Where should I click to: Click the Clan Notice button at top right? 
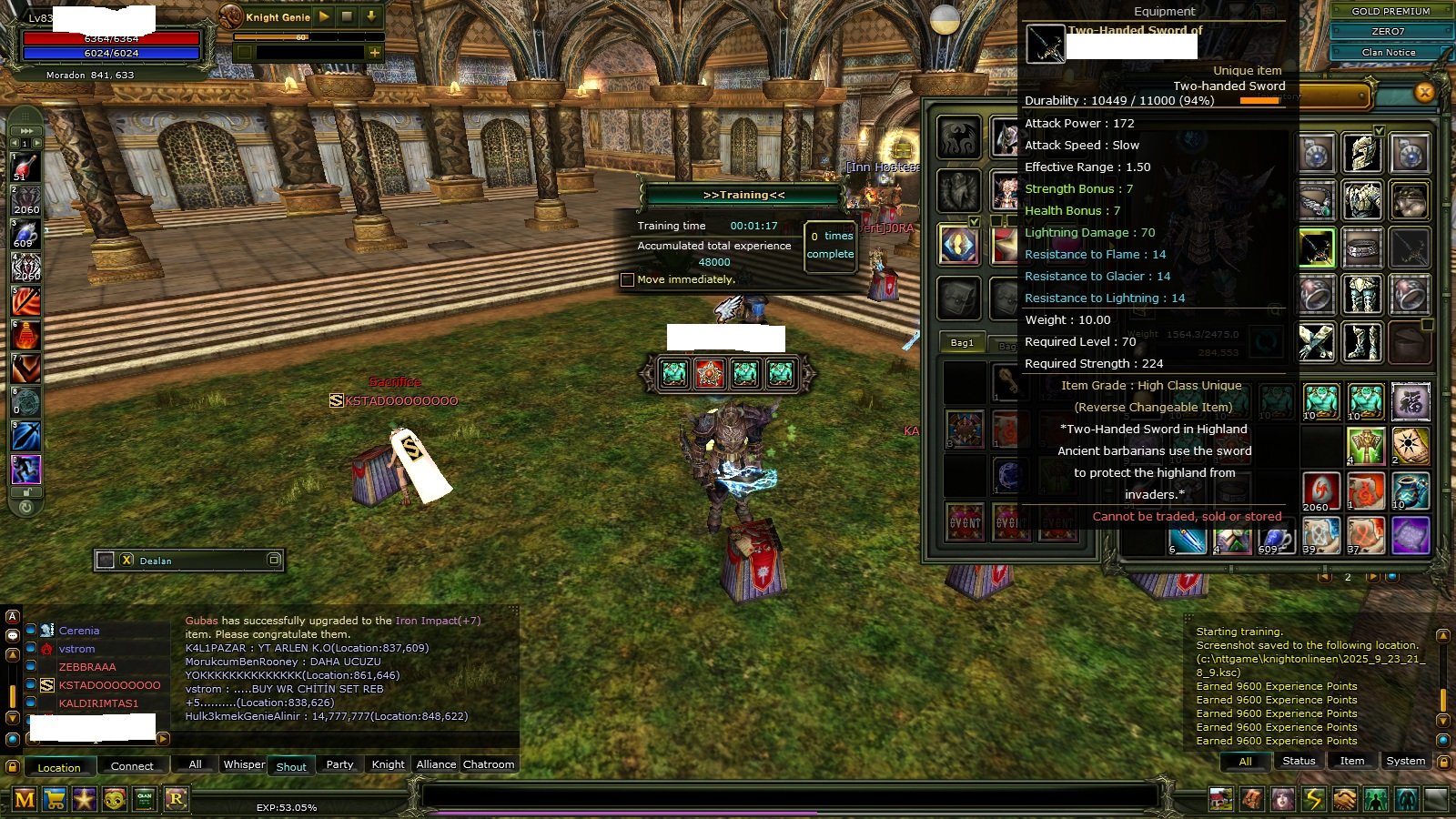(1390, 52)
